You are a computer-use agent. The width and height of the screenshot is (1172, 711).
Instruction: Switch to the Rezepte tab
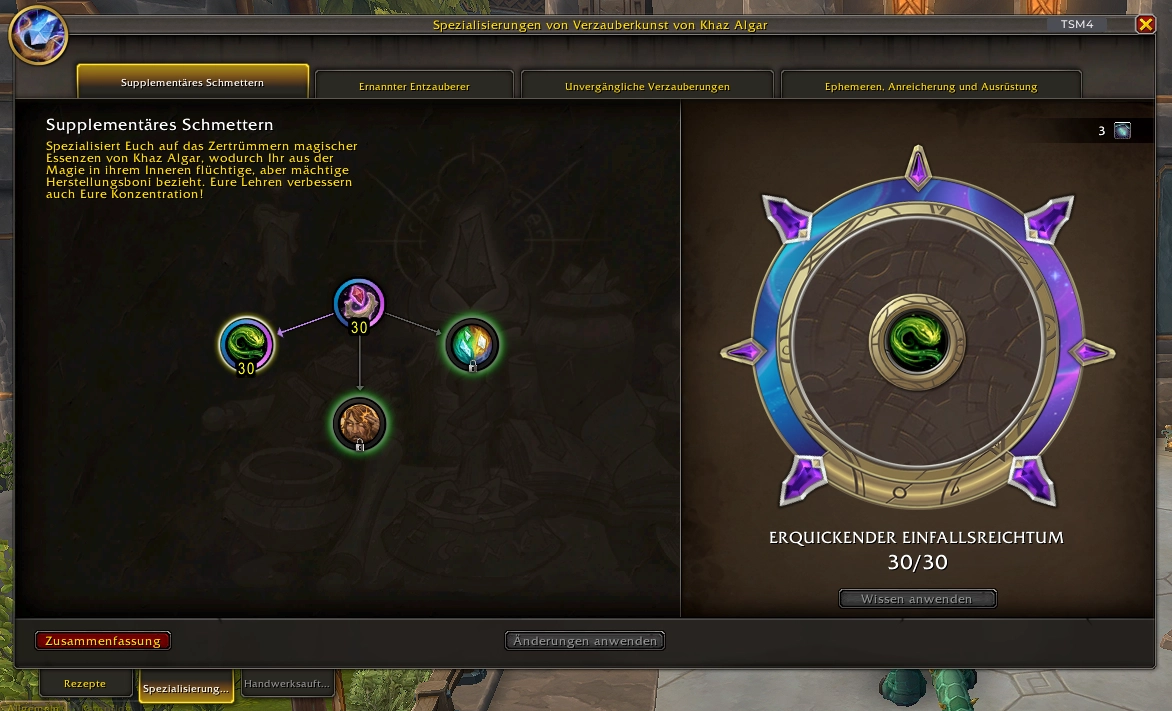point(85,684)
